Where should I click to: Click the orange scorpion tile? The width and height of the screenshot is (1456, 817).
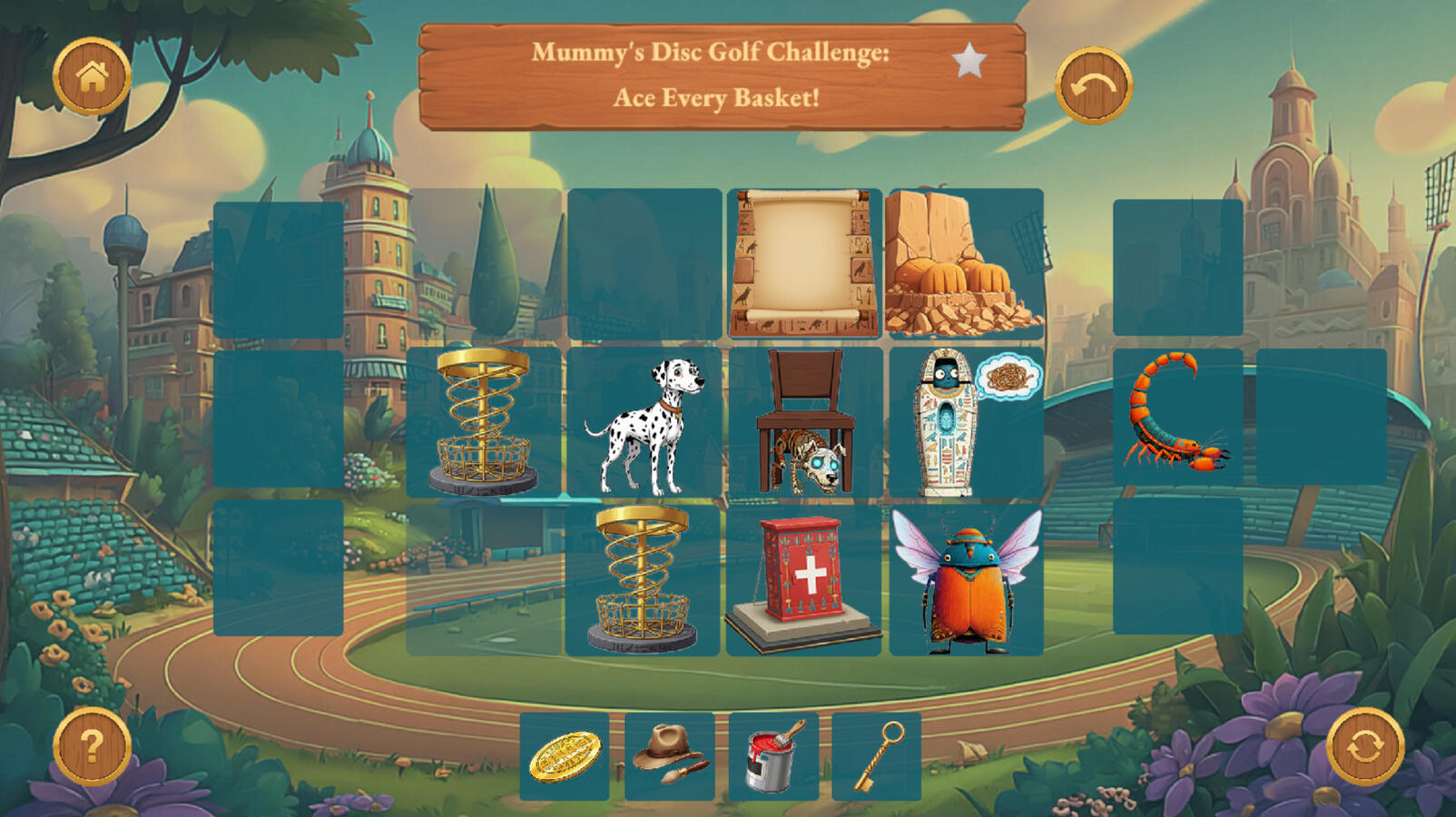tap(1177, 416)
